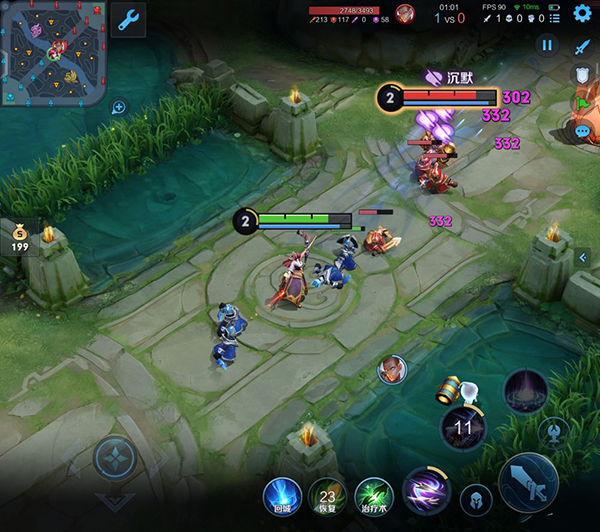Select the ability showing cooldown 11

(x=462, y=428)
